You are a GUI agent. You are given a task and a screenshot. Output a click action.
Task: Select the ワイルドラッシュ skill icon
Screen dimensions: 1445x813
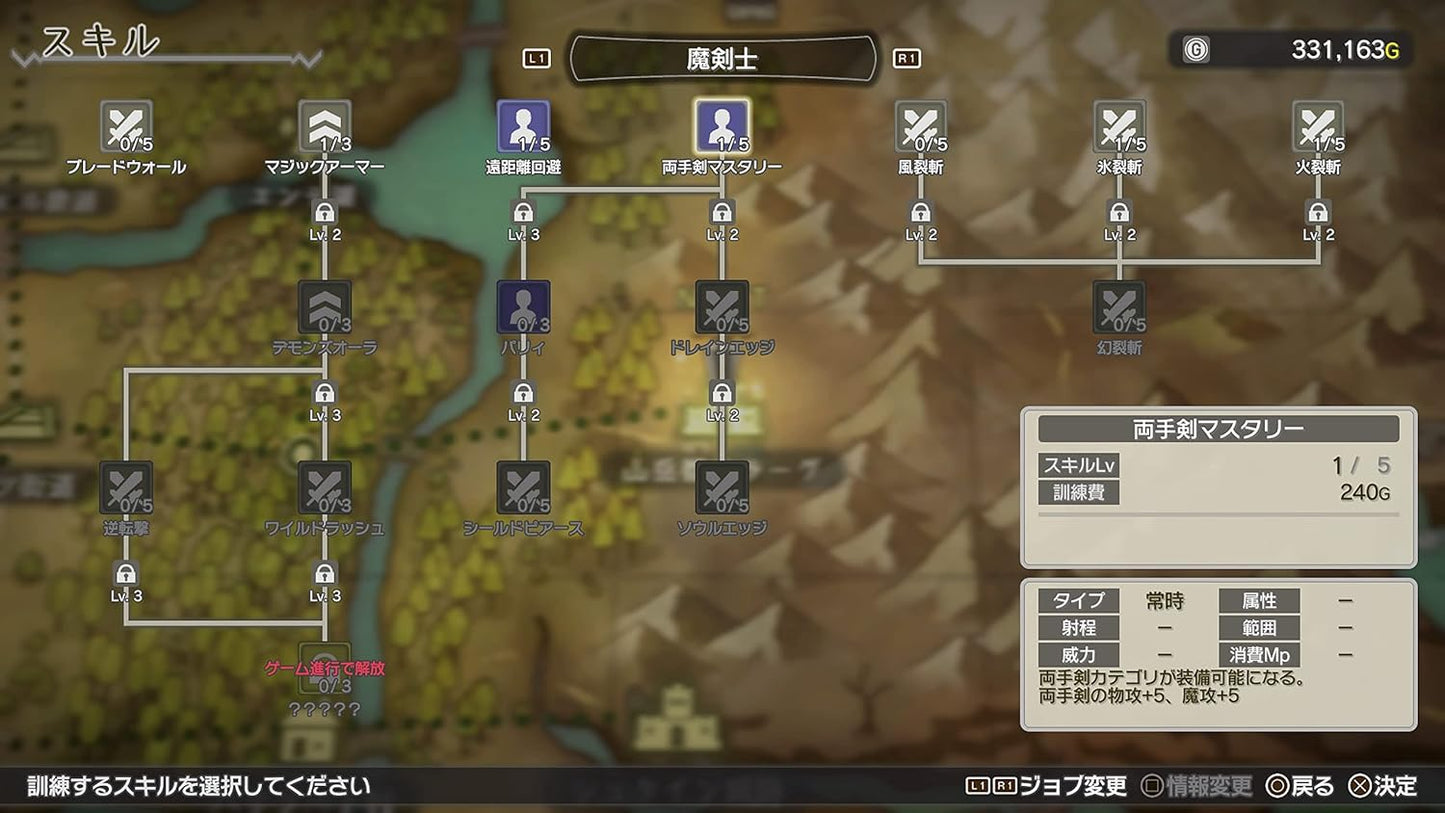click(323, 490)
